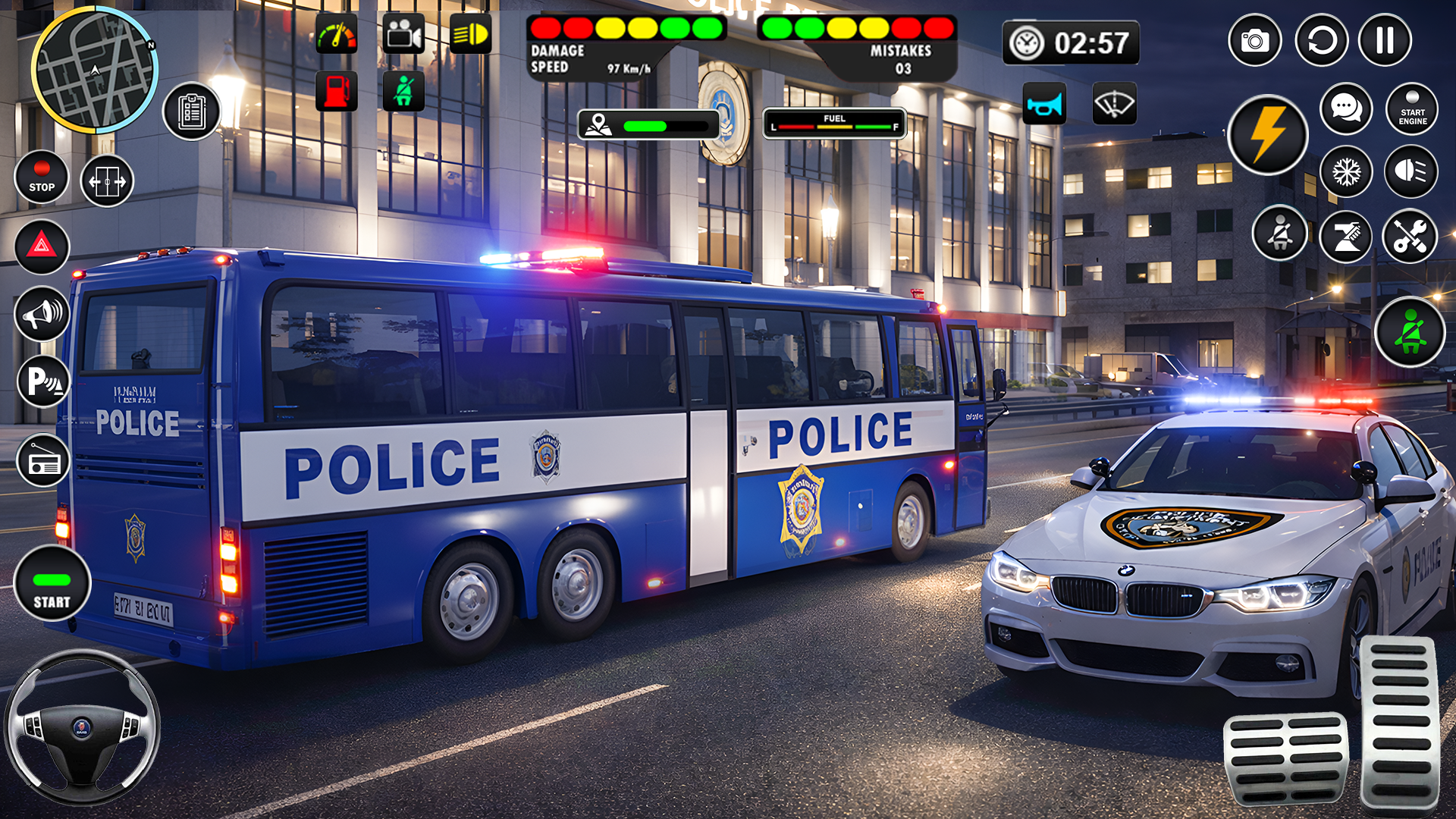
Task: Turn on the car radio
Action: coord(42,460)
